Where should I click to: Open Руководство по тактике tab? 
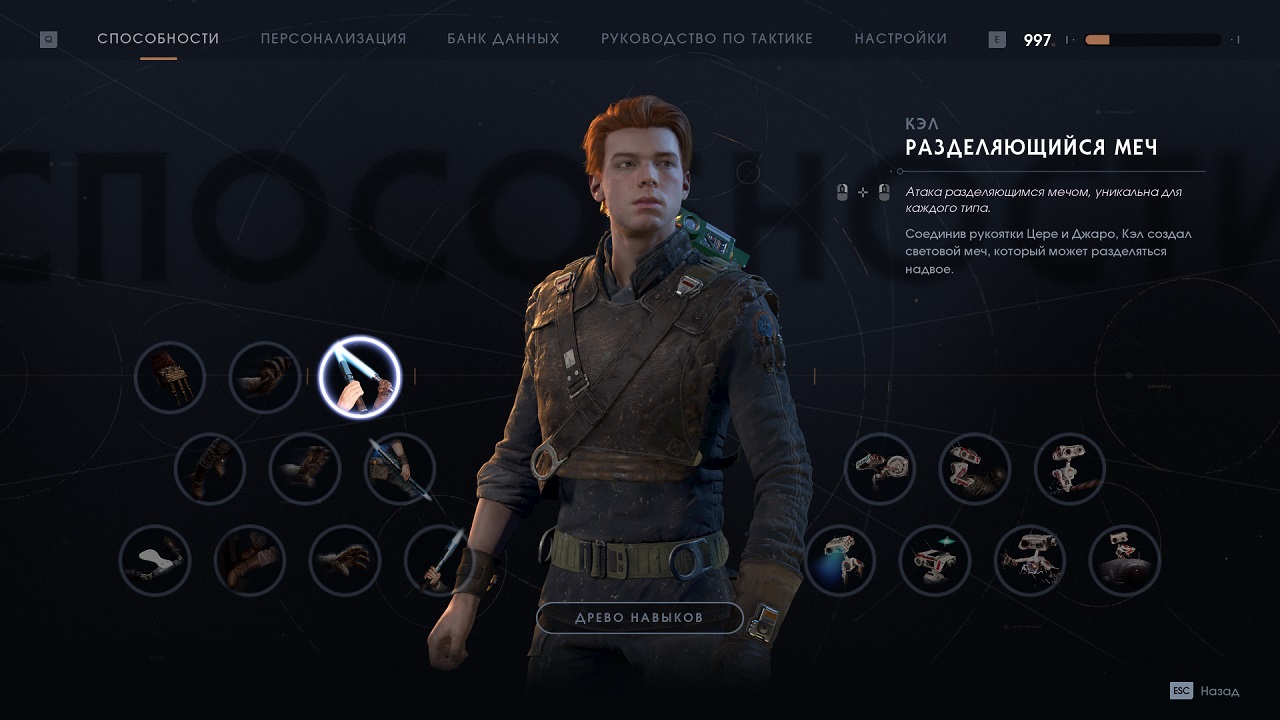(x=706, y=39)
